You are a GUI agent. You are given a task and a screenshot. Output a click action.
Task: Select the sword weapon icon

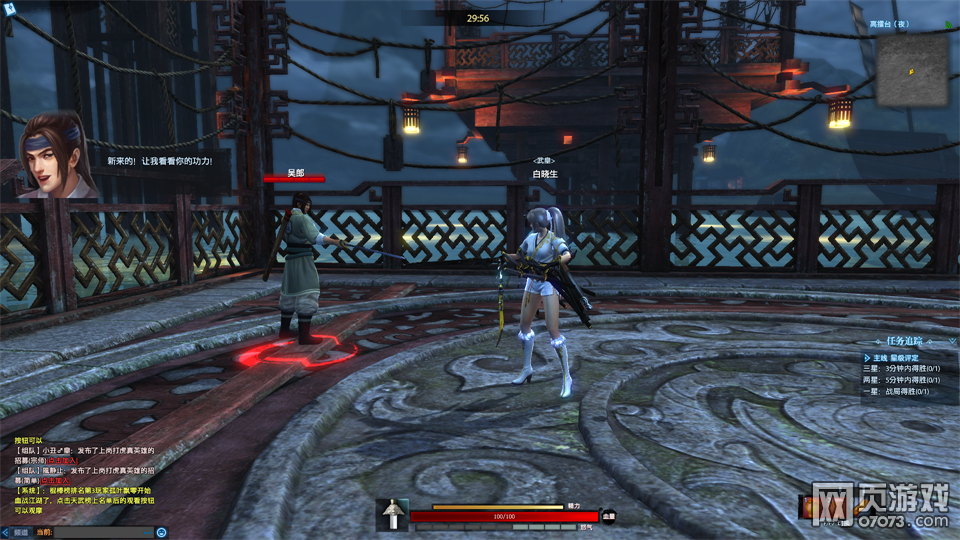click(393, 515)
